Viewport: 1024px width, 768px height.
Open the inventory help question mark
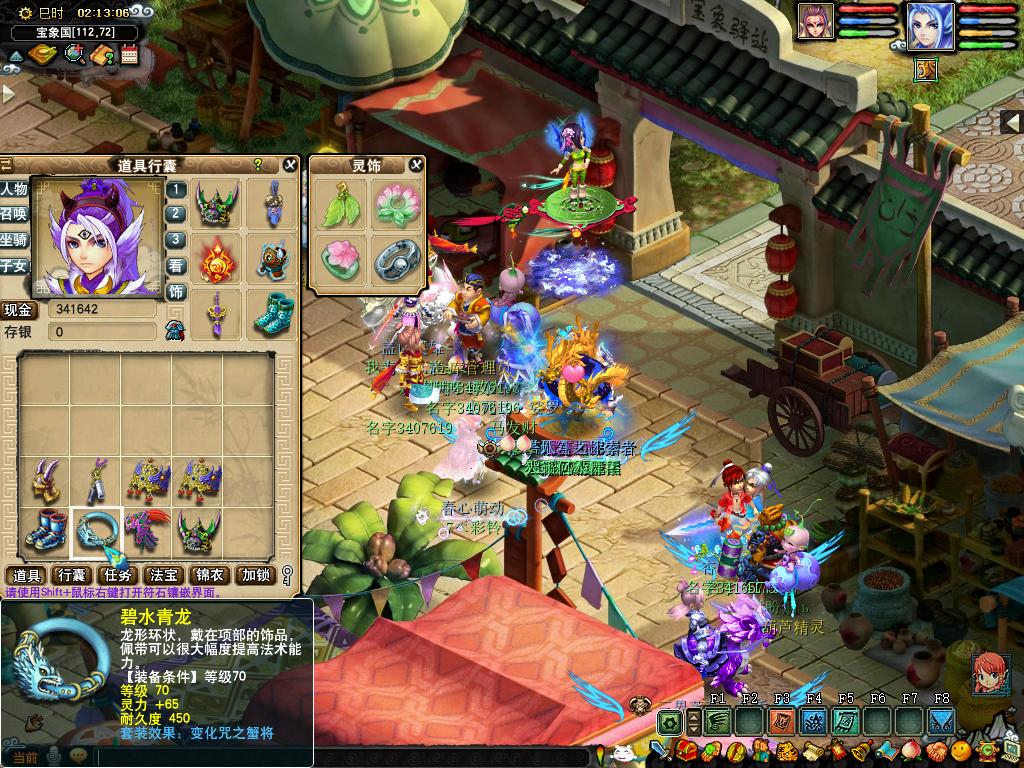258,164
